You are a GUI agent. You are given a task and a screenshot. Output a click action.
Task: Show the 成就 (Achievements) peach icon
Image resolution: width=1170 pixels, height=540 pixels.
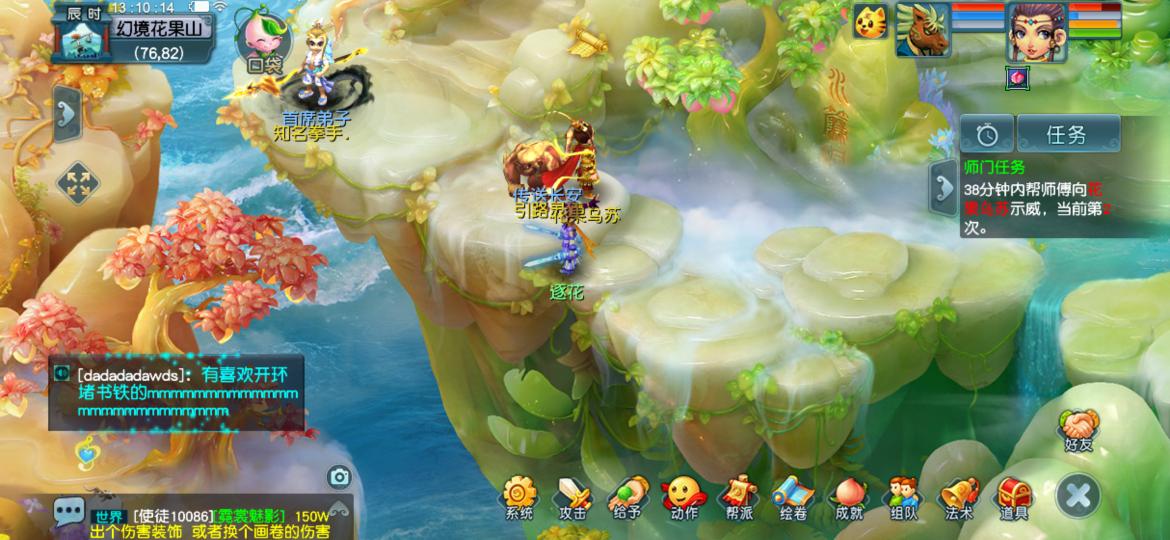848,497
